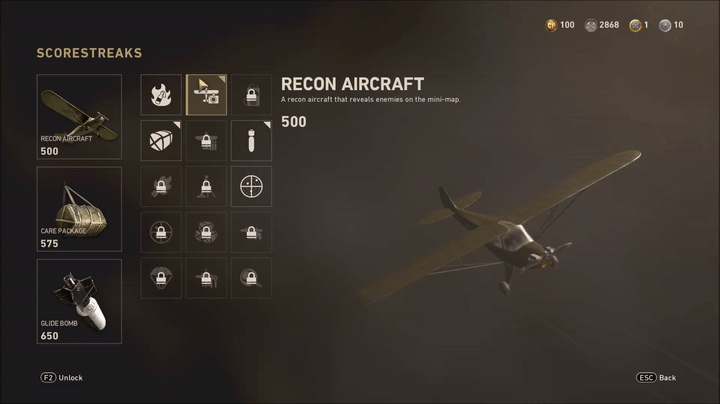Image resolution: width=720 pixels, height=404 pixels.
Task: Select the glide bomb icon in the grid
Action: coord(251,141)
